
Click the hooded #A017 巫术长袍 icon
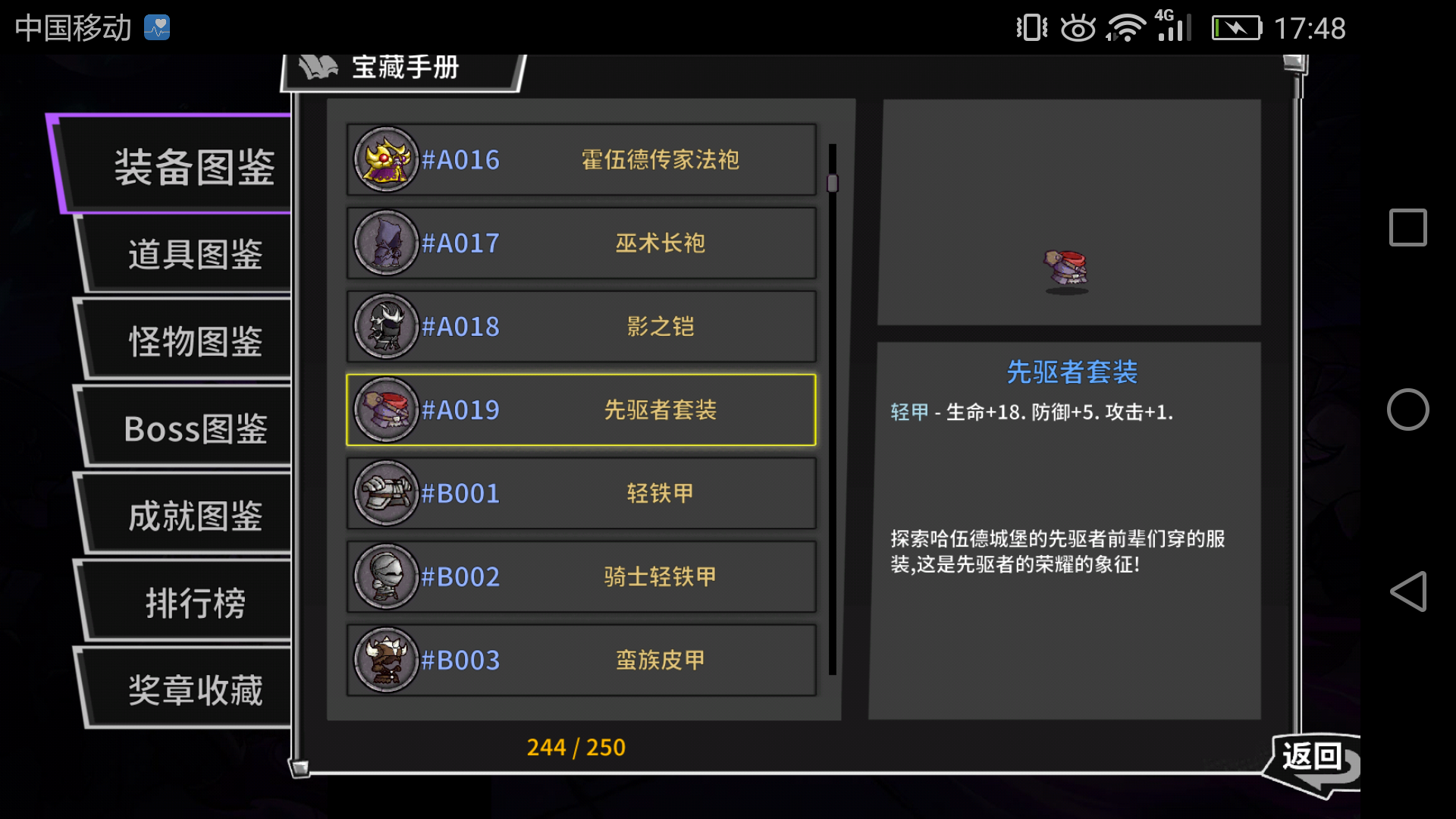(386, 243)
